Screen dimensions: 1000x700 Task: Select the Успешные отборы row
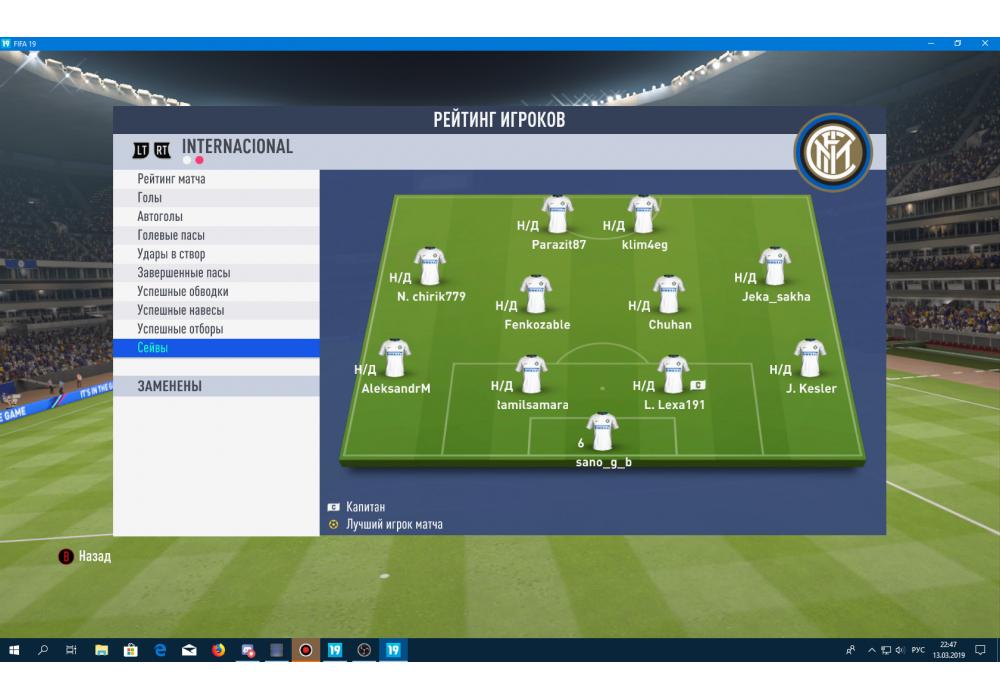click(215, 329)
